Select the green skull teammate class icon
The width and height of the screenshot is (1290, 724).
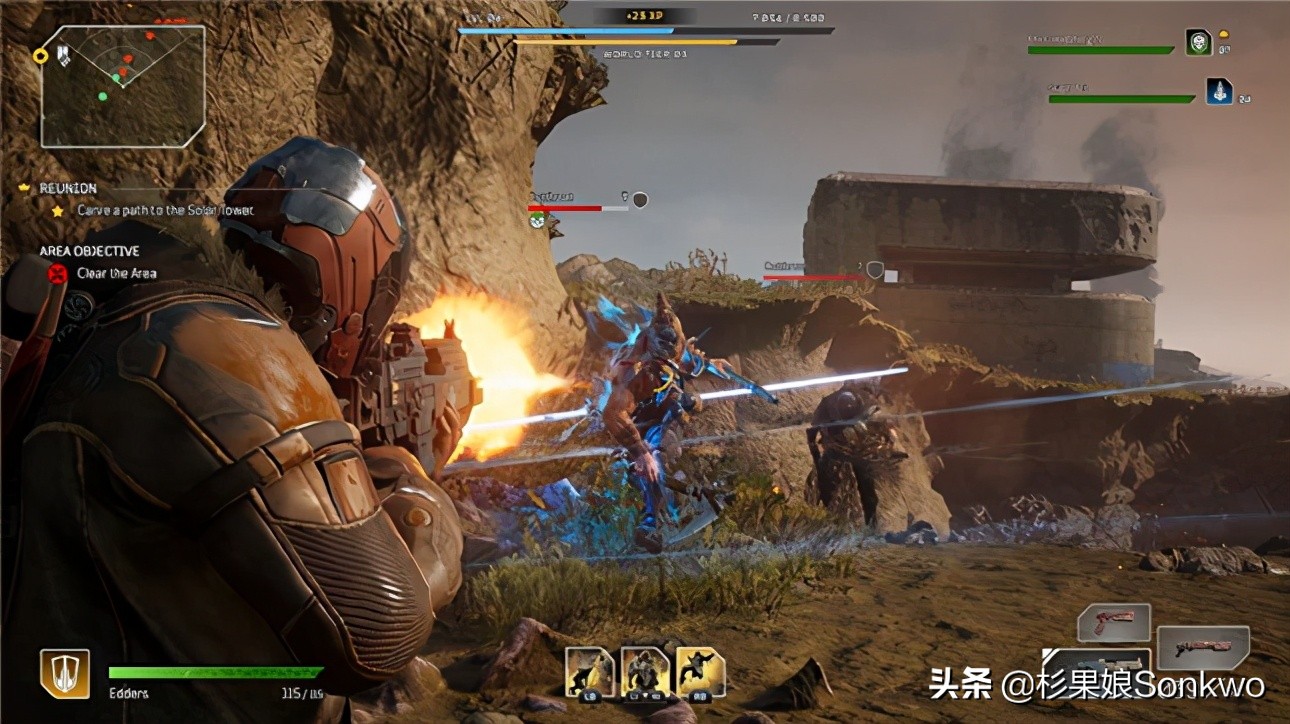pos(1199,42)
